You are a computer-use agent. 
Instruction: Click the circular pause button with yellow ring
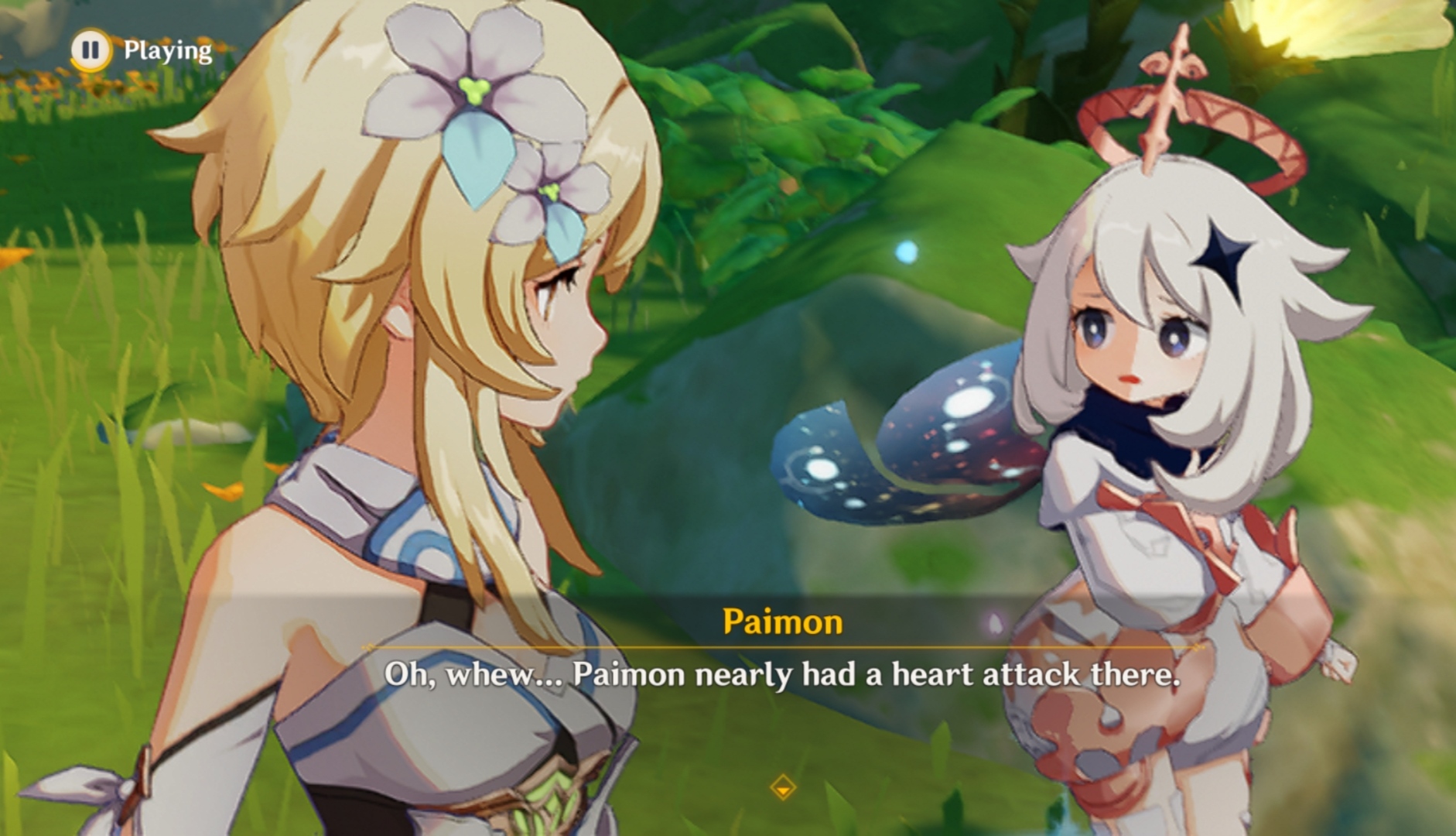pos(90,50)
